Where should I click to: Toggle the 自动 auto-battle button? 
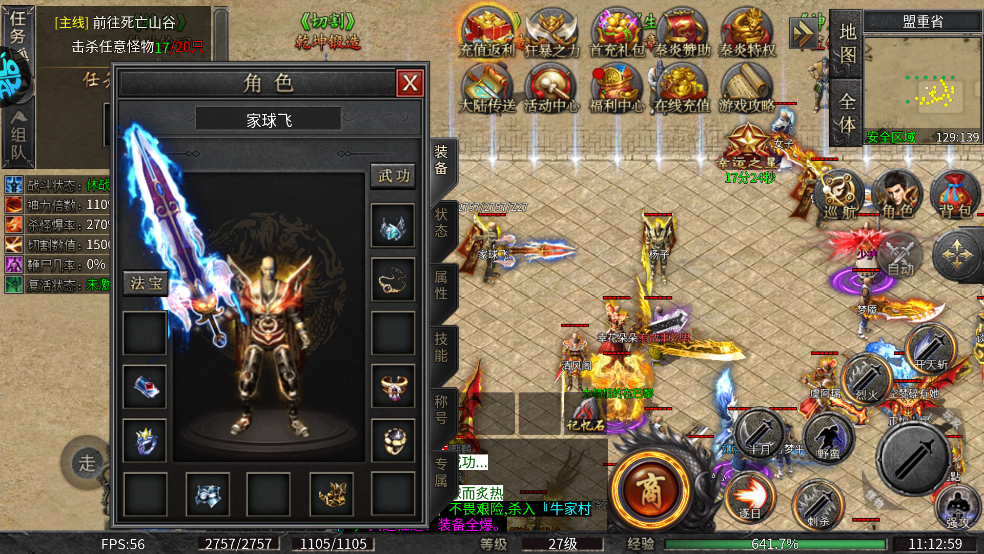point(900,254)
